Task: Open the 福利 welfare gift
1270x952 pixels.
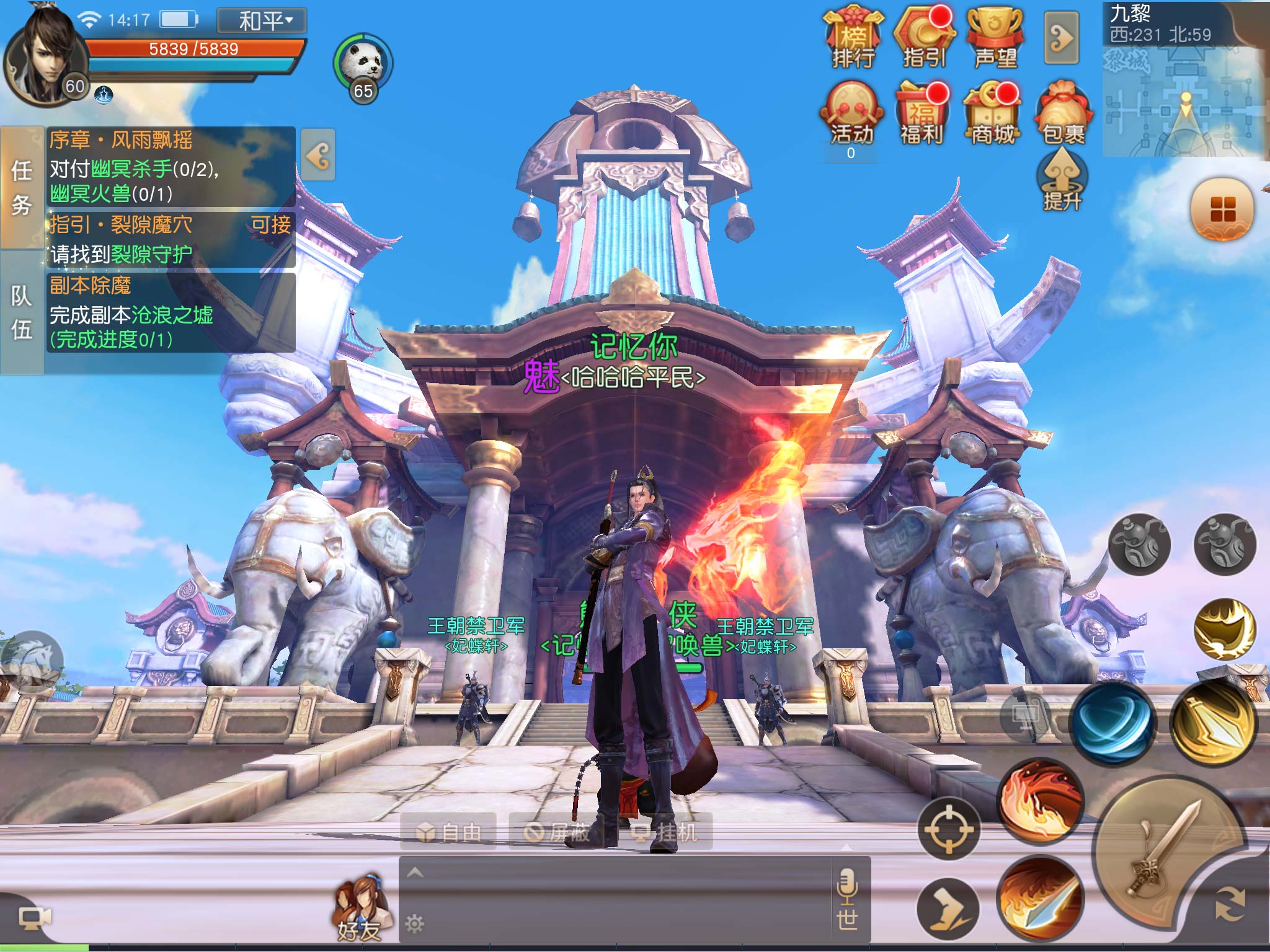Action: tap(922, 115)
